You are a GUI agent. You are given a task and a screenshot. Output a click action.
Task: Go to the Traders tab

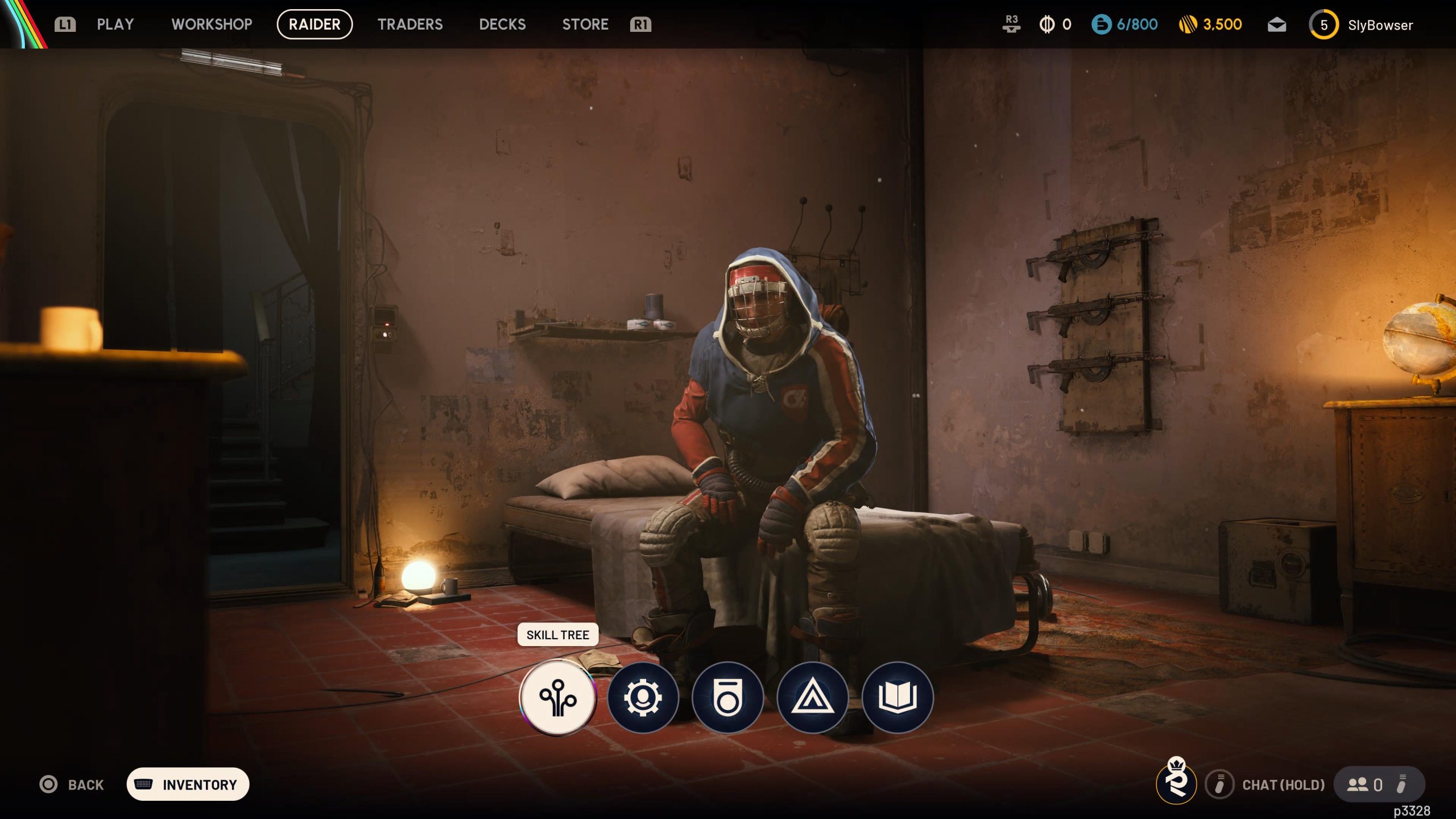pyautogui.click(x=410, y=24)
